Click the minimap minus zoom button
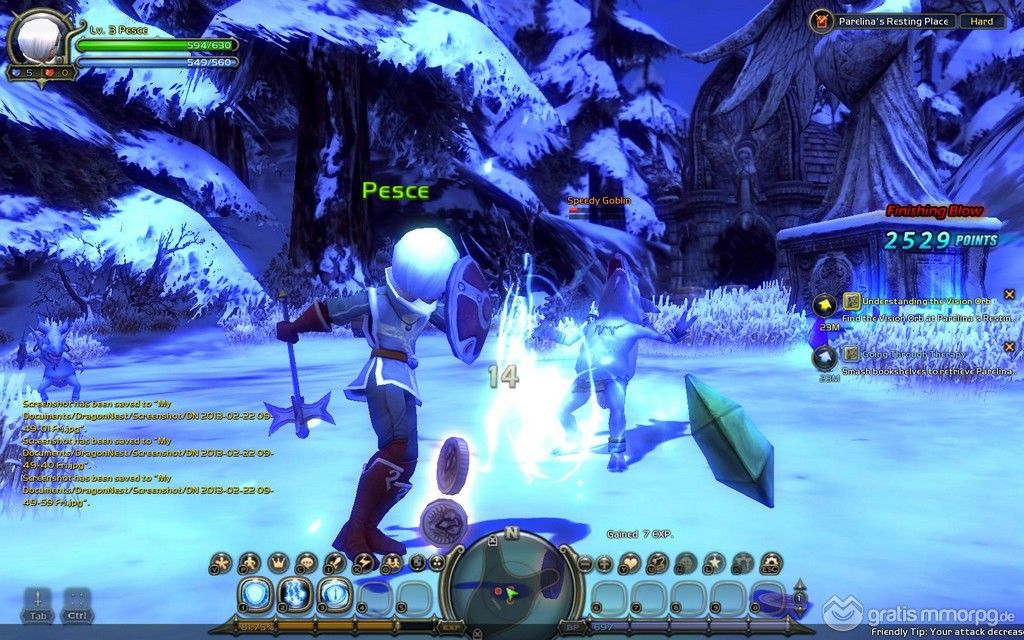The width and height of the screenshot is (1024, 640). [x=585, y=564]
